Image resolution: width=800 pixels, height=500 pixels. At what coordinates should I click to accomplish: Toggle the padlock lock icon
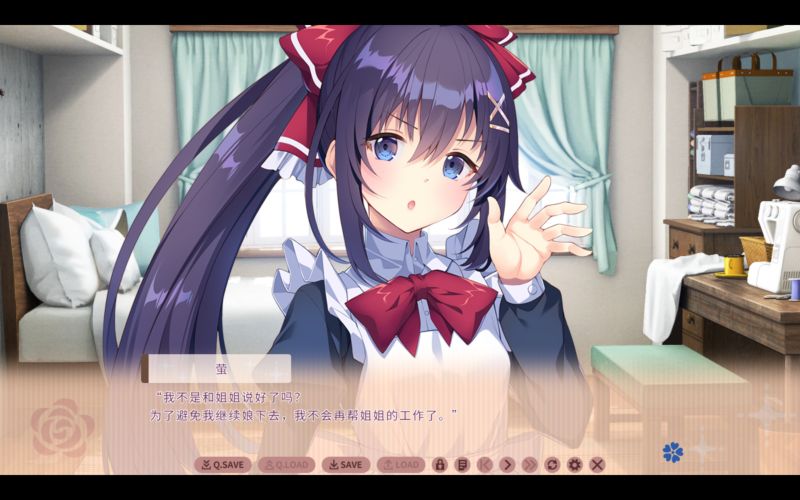tap(439, 464)
